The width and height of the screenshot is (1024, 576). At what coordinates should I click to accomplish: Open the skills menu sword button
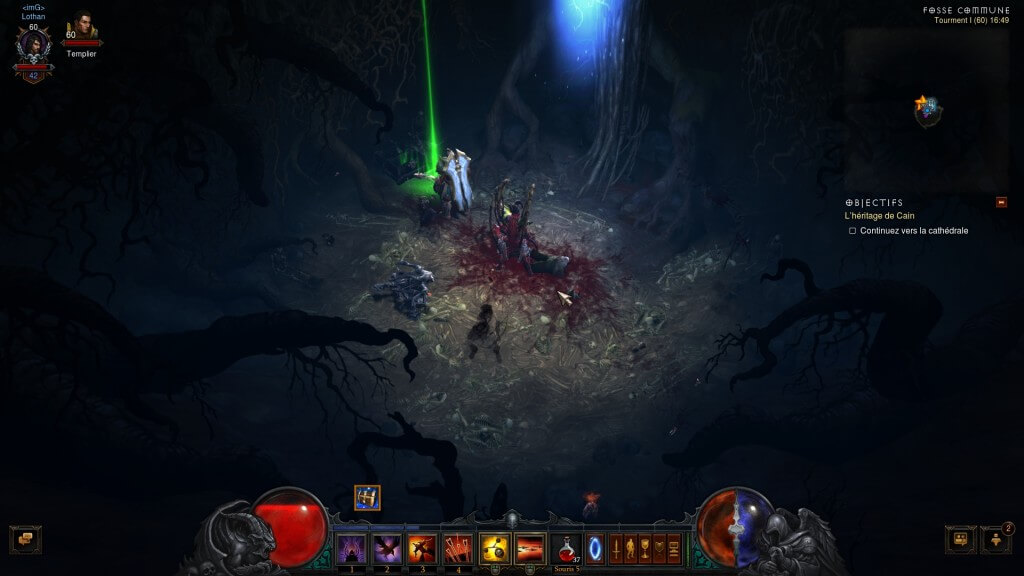click(x=616, y=549)
